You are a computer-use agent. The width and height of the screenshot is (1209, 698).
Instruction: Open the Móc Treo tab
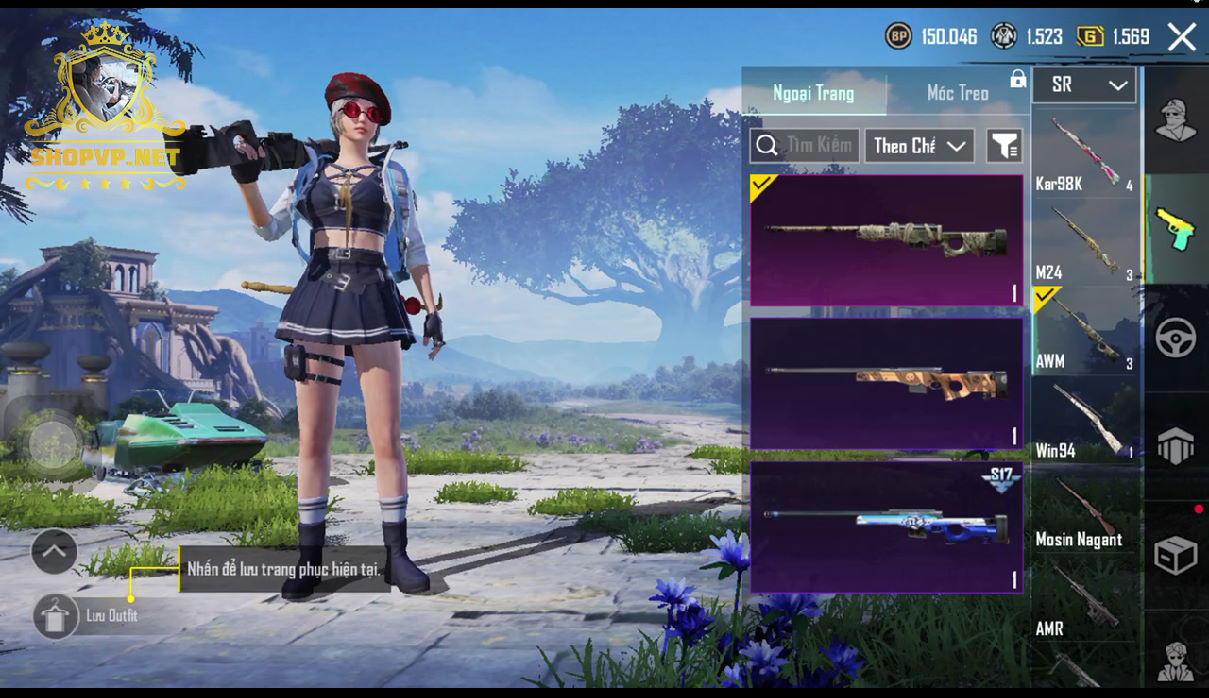957,93
